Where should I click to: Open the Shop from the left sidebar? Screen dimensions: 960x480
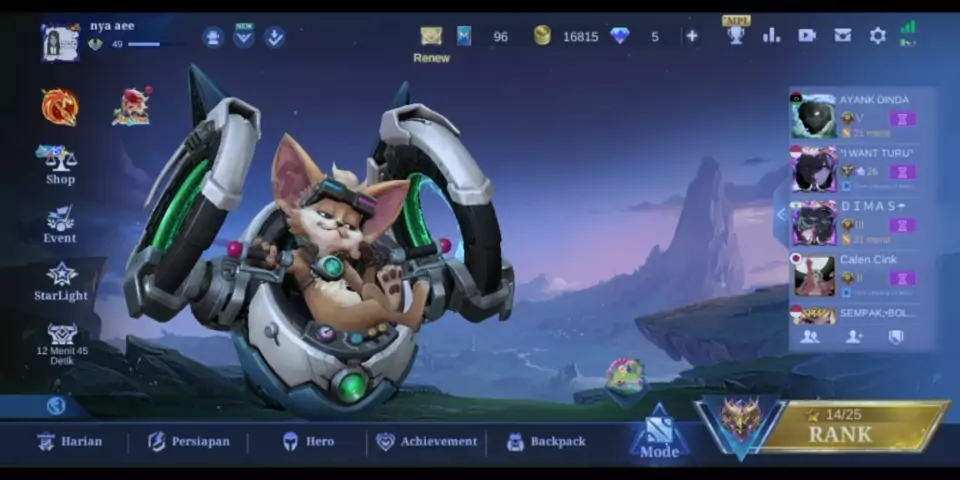60,164
